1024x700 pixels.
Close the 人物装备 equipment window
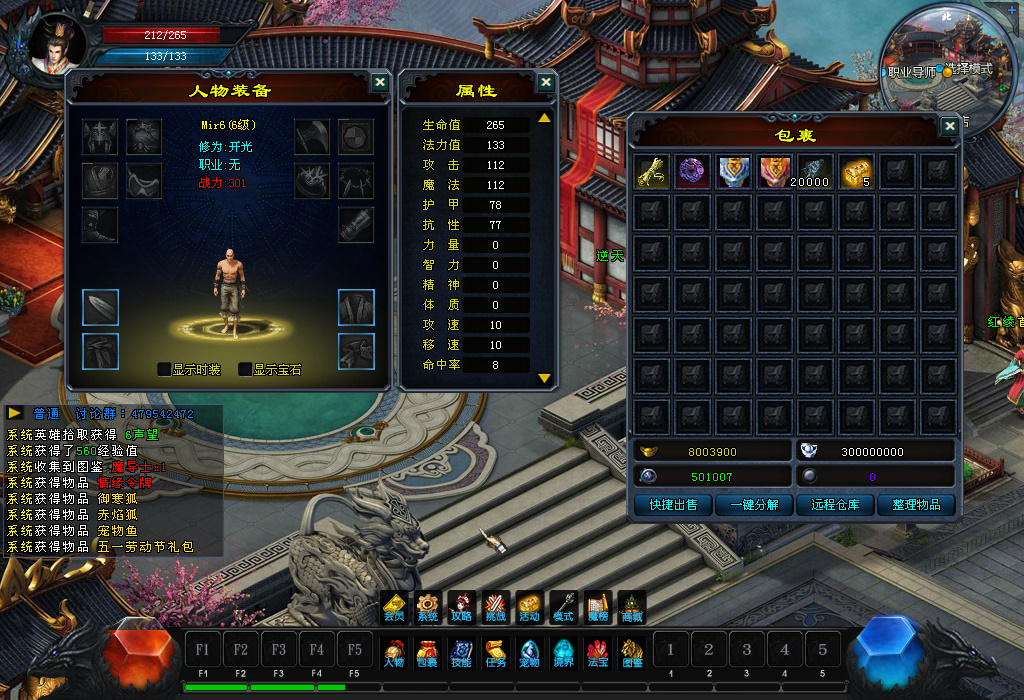[380, 83]
